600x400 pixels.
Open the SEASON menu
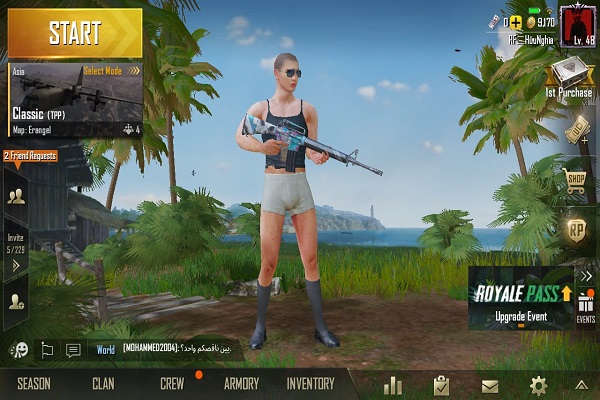[33, 384]
